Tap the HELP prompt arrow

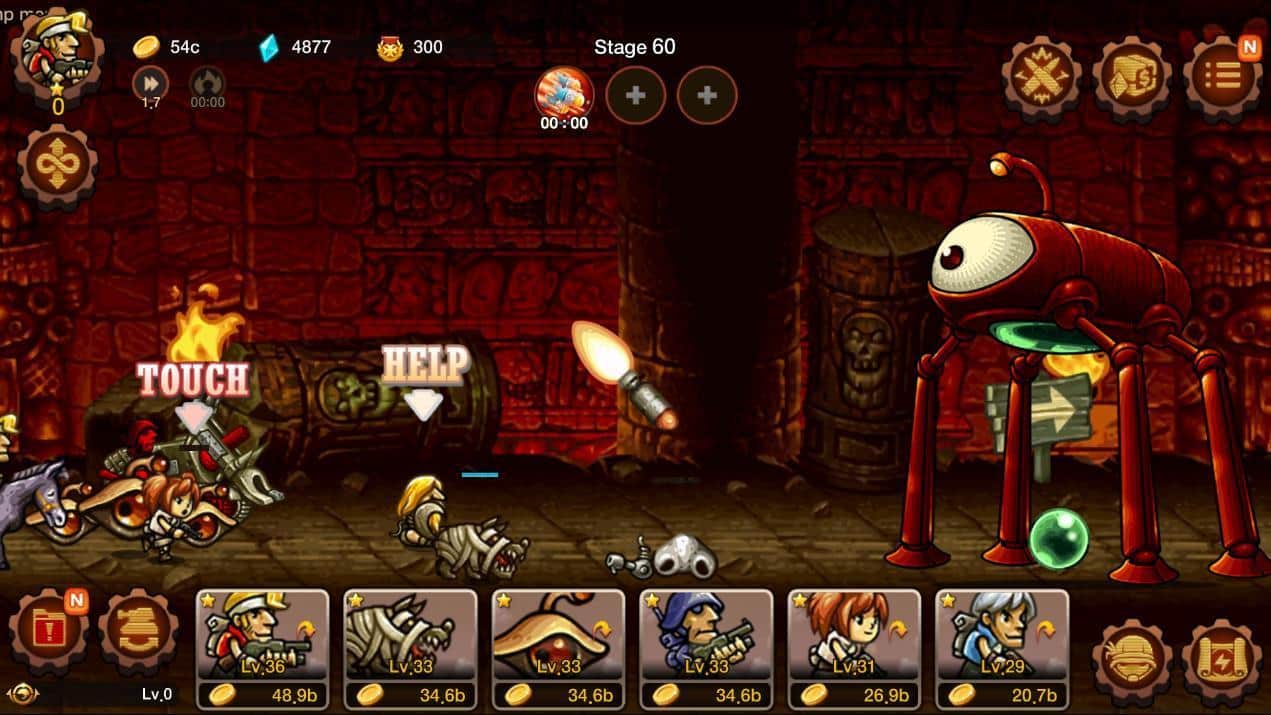(424, 403)
